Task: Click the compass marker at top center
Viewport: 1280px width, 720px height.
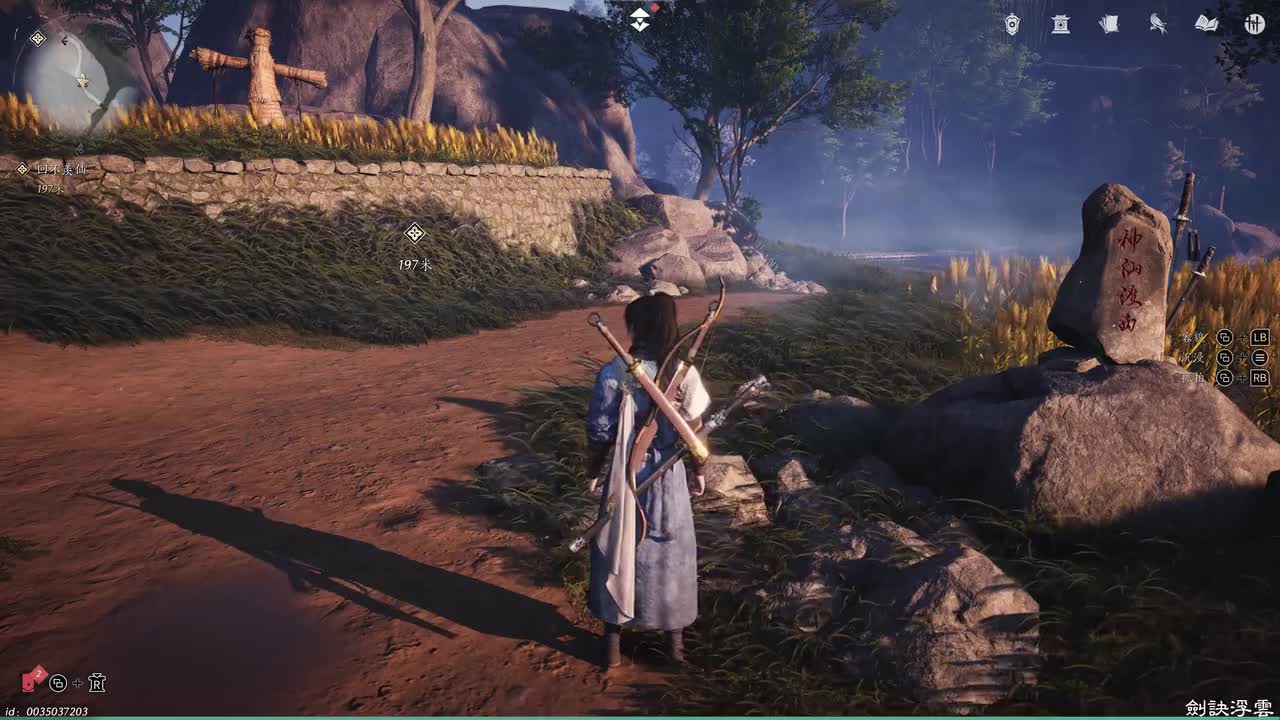Action: [640, 19]
